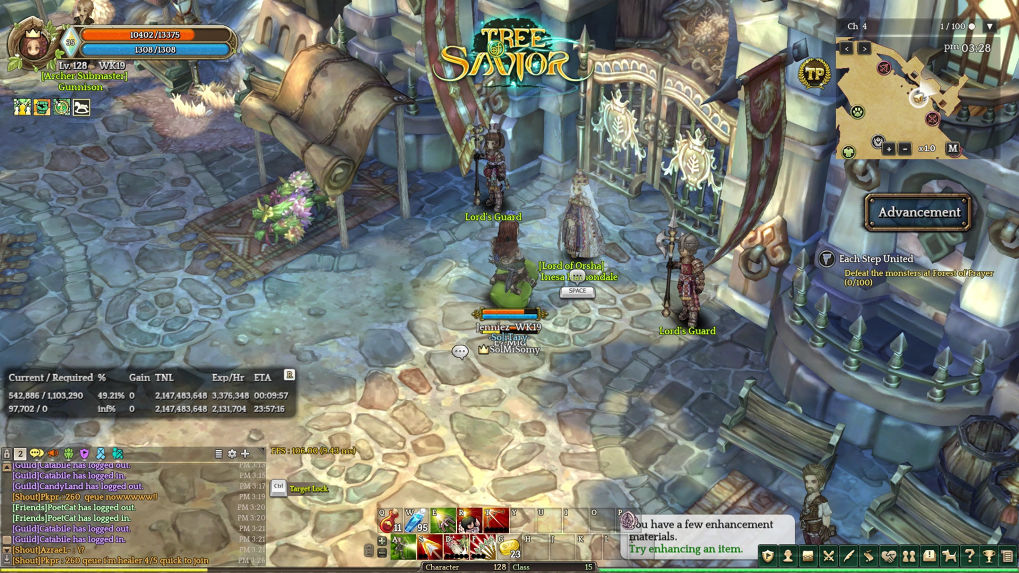Open chat settings gear icon
Viewport: 1019px width, 573px height.
(232, 454)
